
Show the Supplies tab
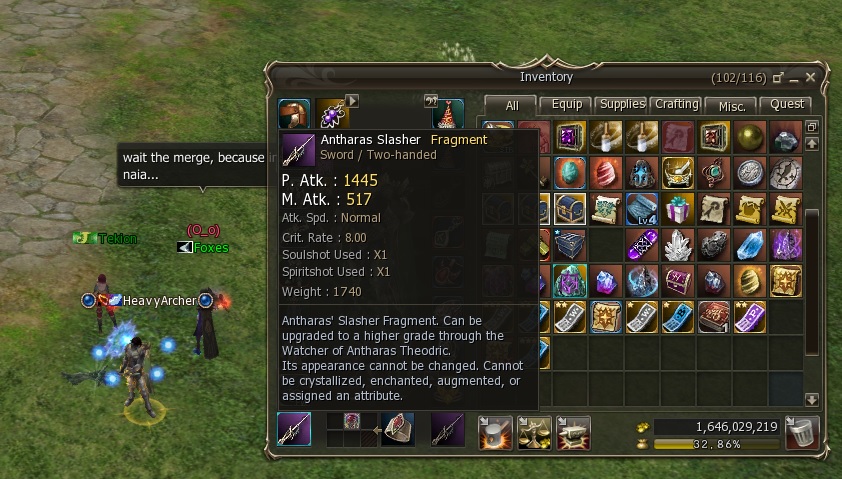click(x=622, y=104)
